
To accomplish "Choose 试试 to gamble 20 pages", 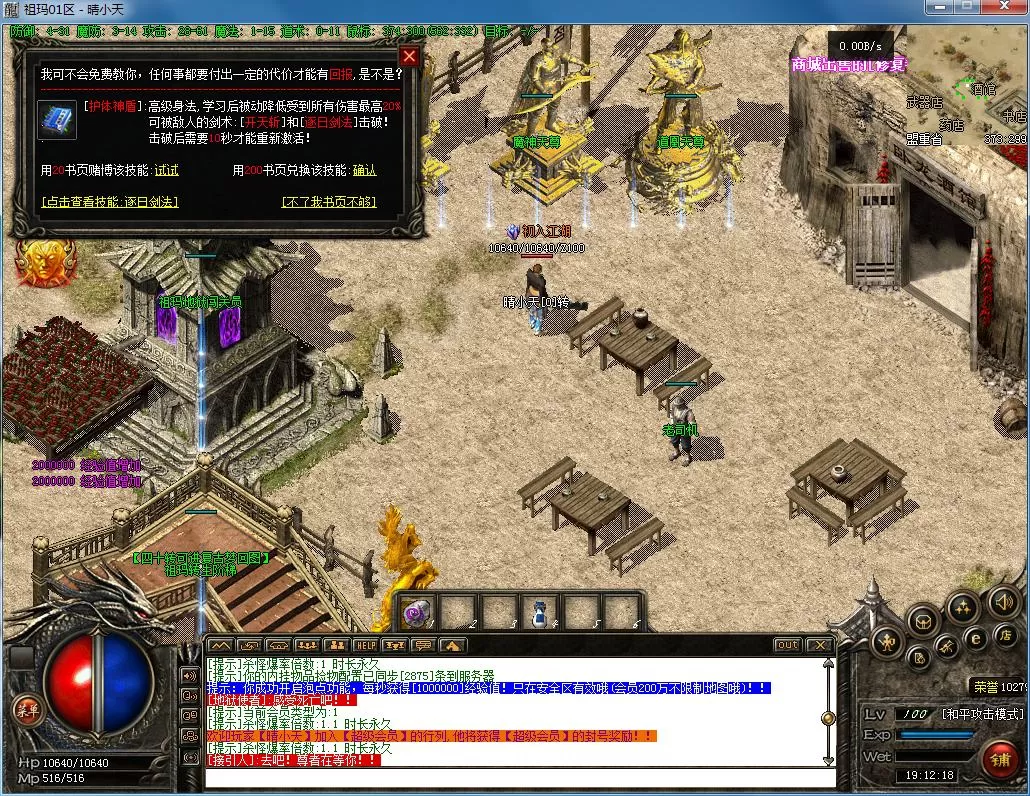I will 167,171.
